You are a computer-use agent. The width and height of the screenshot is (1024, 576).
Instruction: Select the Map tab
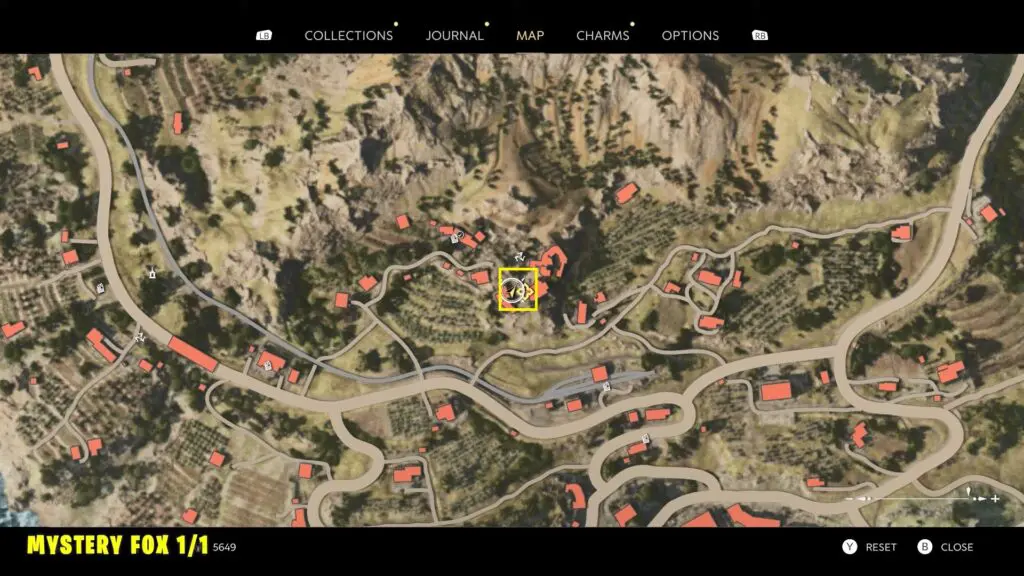tap(530, 35)
